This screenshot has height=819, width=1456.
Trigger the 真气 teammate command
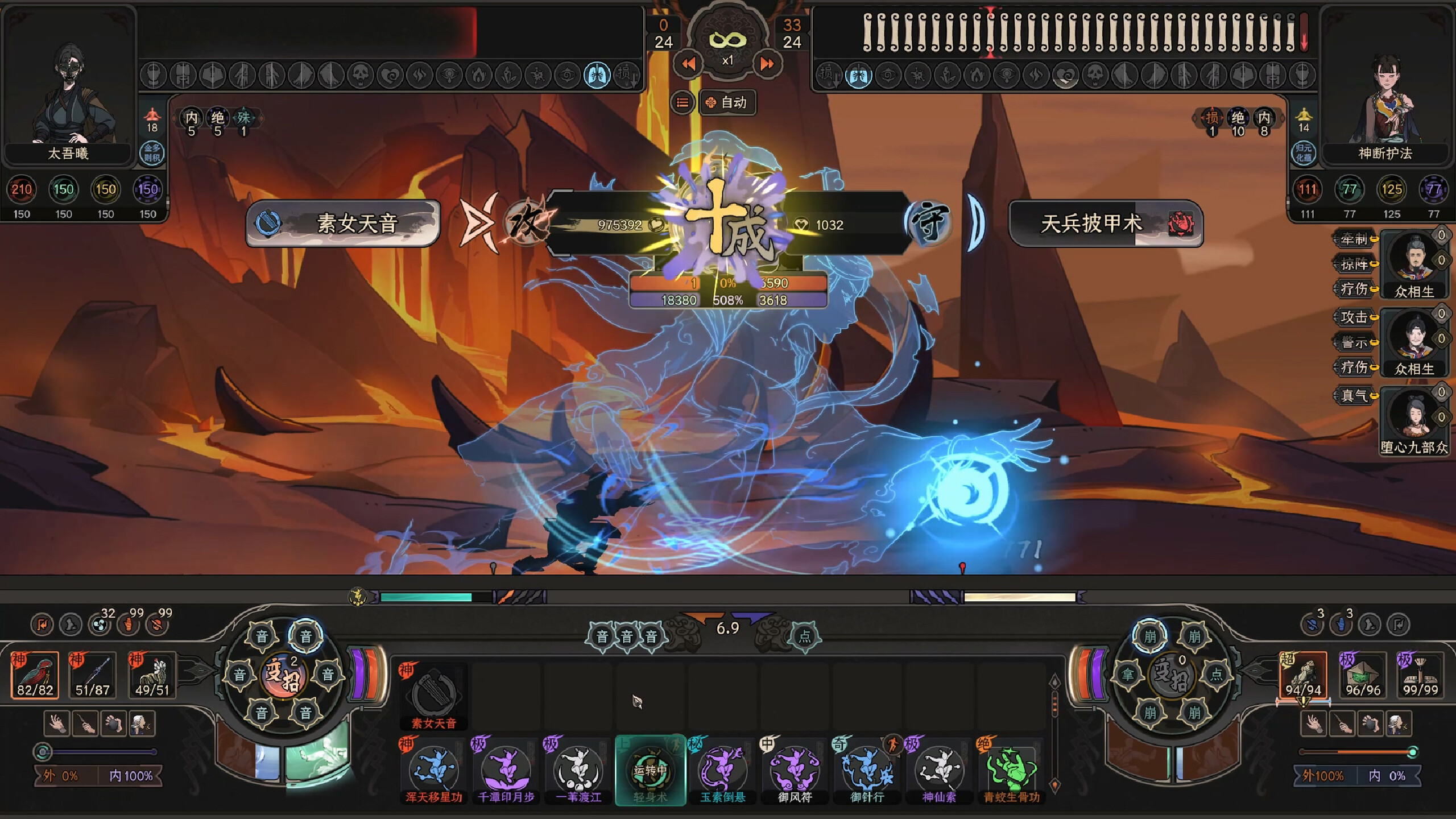[x=1355, y=395]
